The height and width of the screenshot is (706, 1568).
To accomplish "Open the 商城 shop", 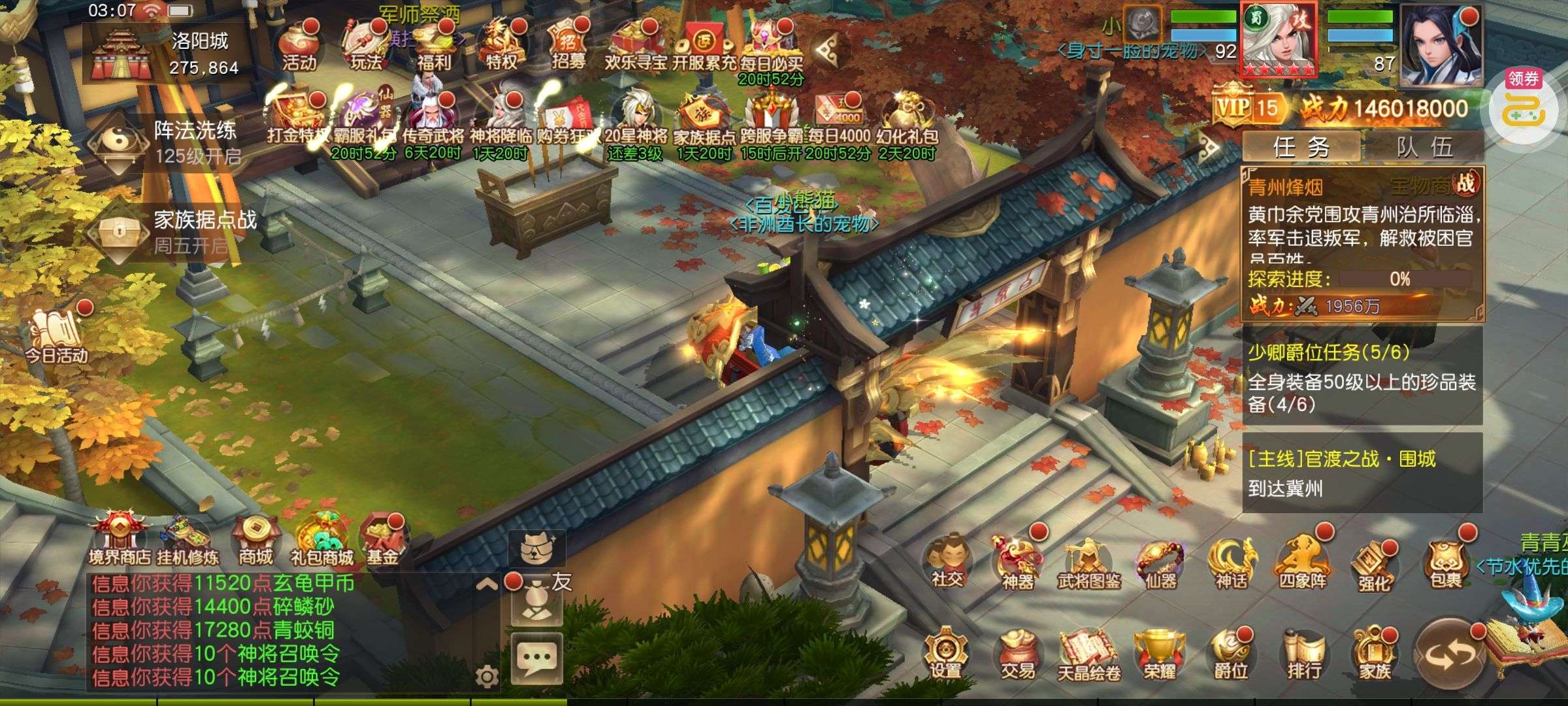I will [x=255, y=541].
